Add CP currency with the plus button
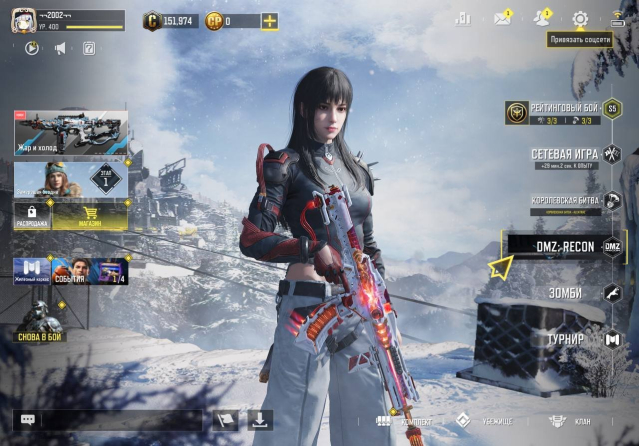 tap(270, 20)
